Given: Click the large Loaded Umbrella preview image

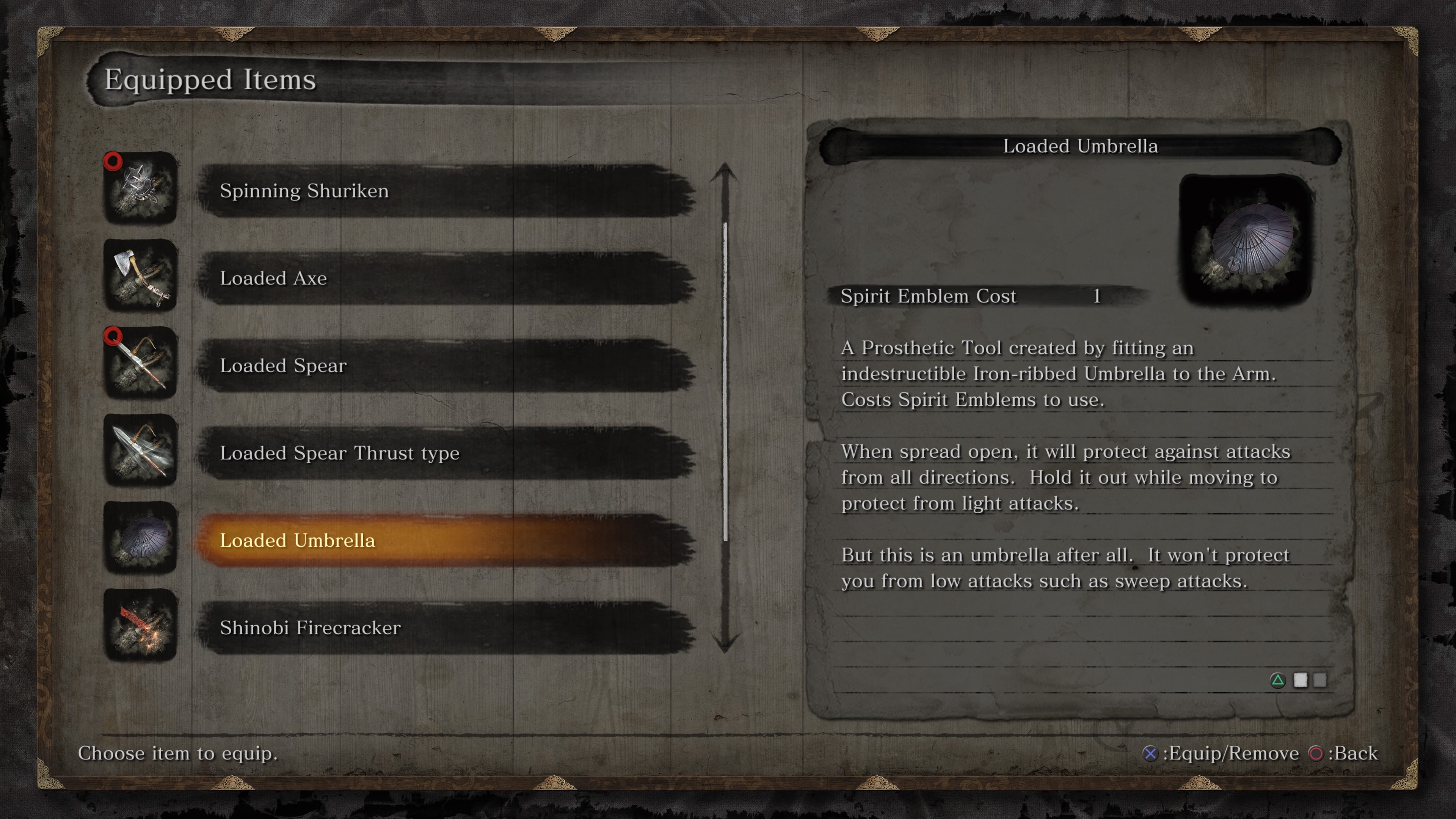Looking at the screenshot, I should click(1246, 240).
